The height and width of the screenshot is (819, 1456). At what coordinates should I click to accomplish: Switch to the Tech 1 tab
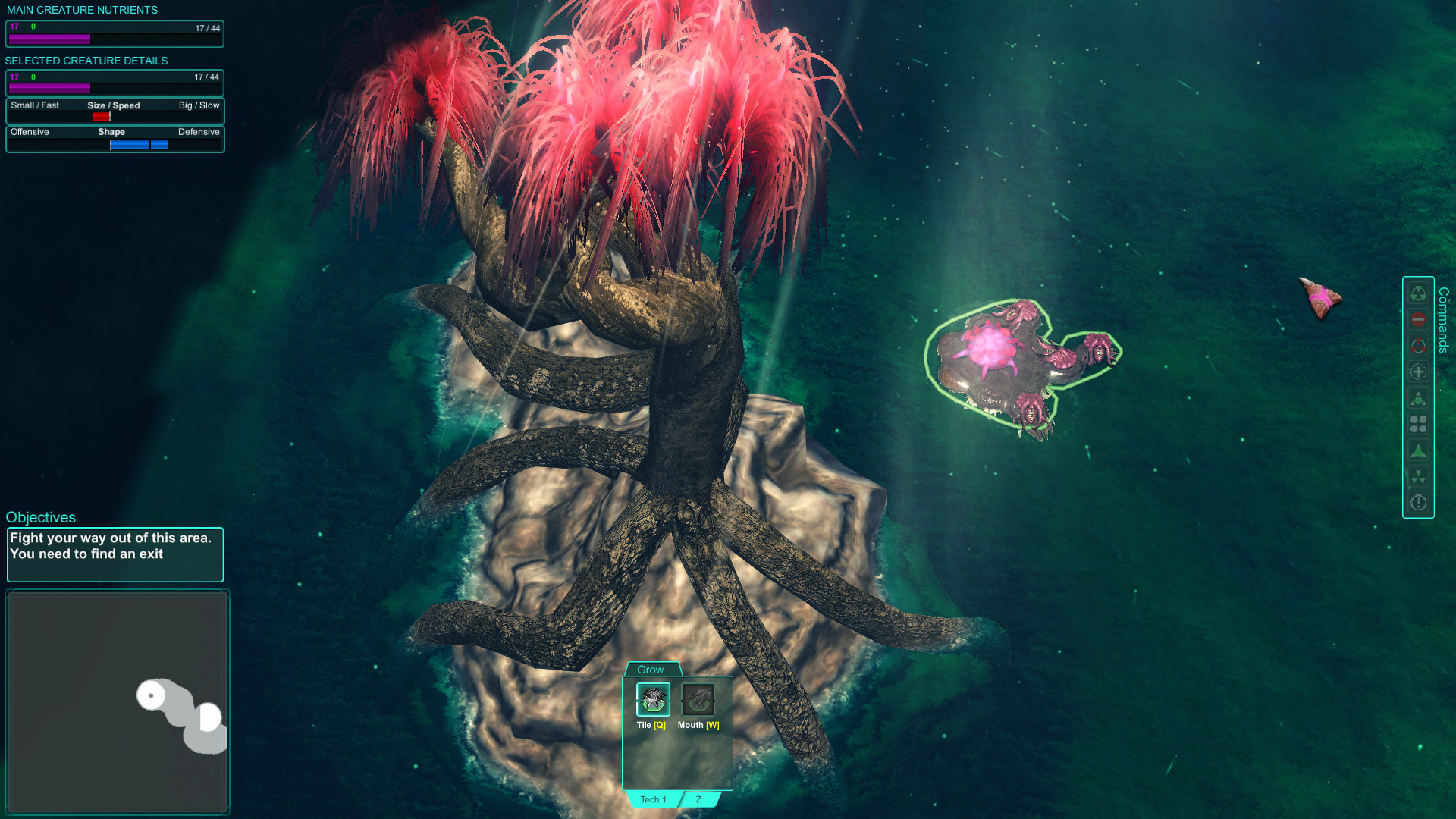[x=652, y=799]
